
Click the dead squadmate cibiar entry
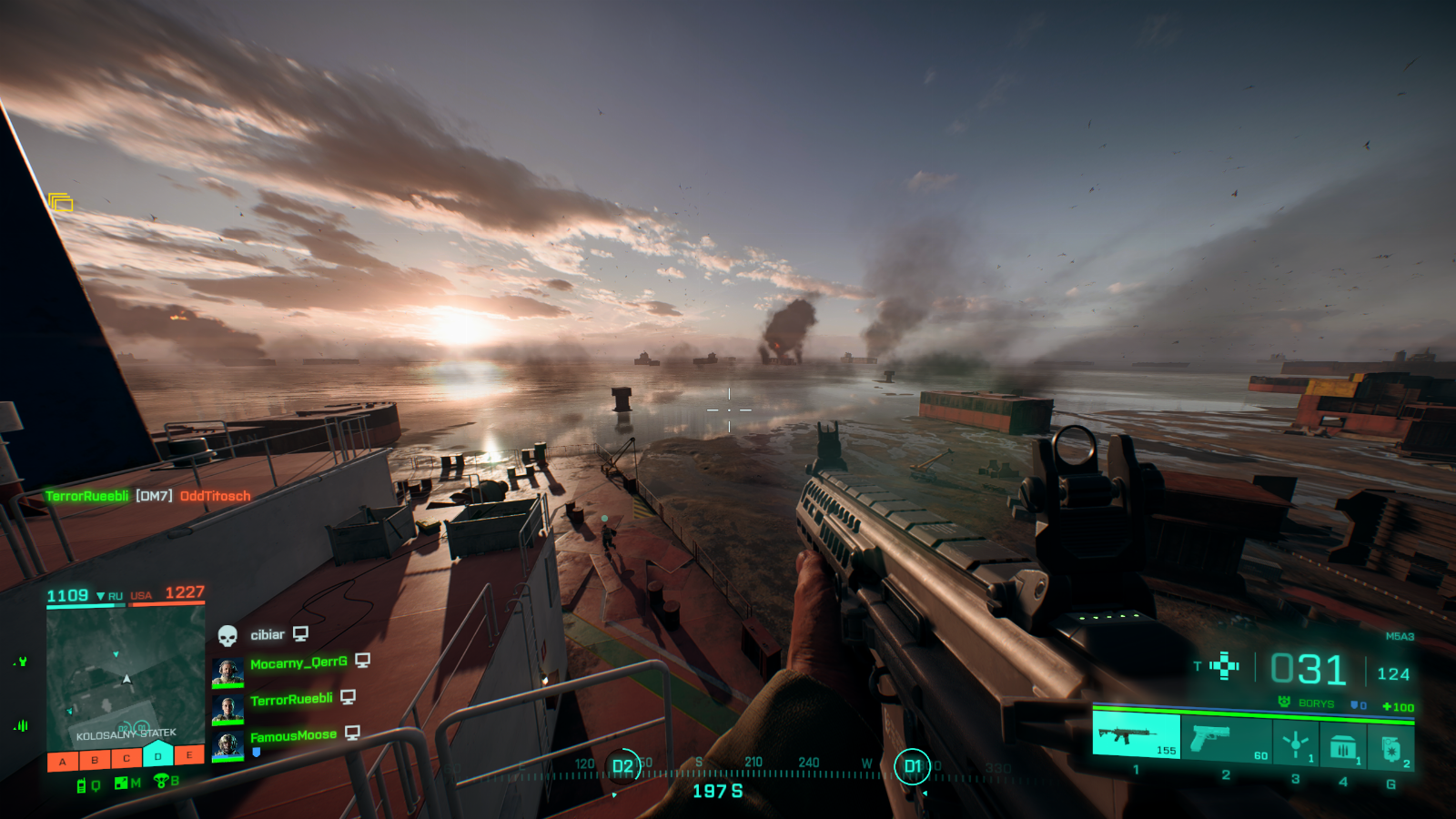[x=268, y=634]
